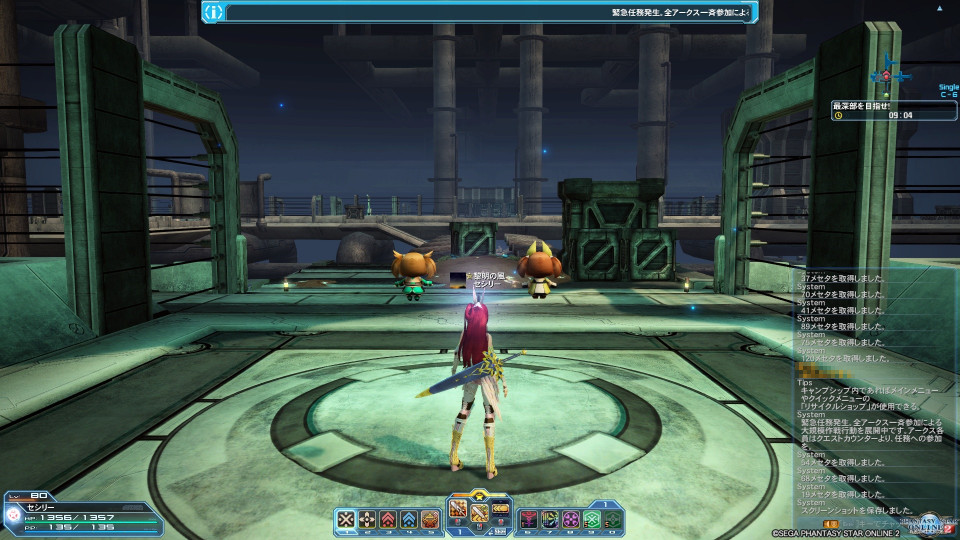Activate the rainbow striped skill in slot 7
Viewport: 960px width, 540px height.
pyautogui.click(x=550, y=518)
